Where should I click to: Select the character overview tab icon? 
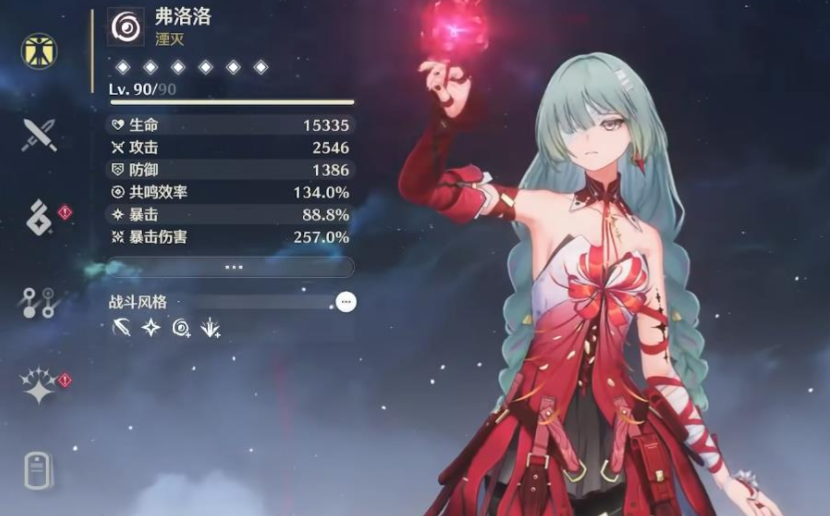[x=39, y=51]
